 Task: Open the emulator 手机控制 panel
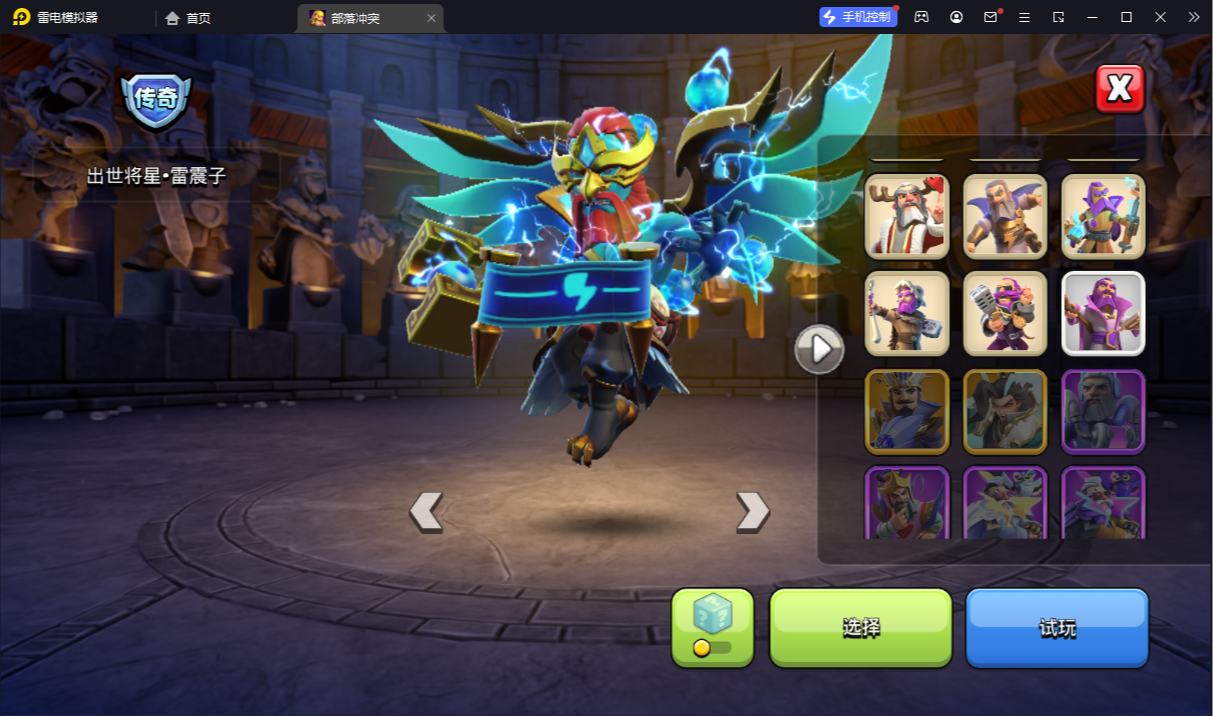[x=857, y=17]
